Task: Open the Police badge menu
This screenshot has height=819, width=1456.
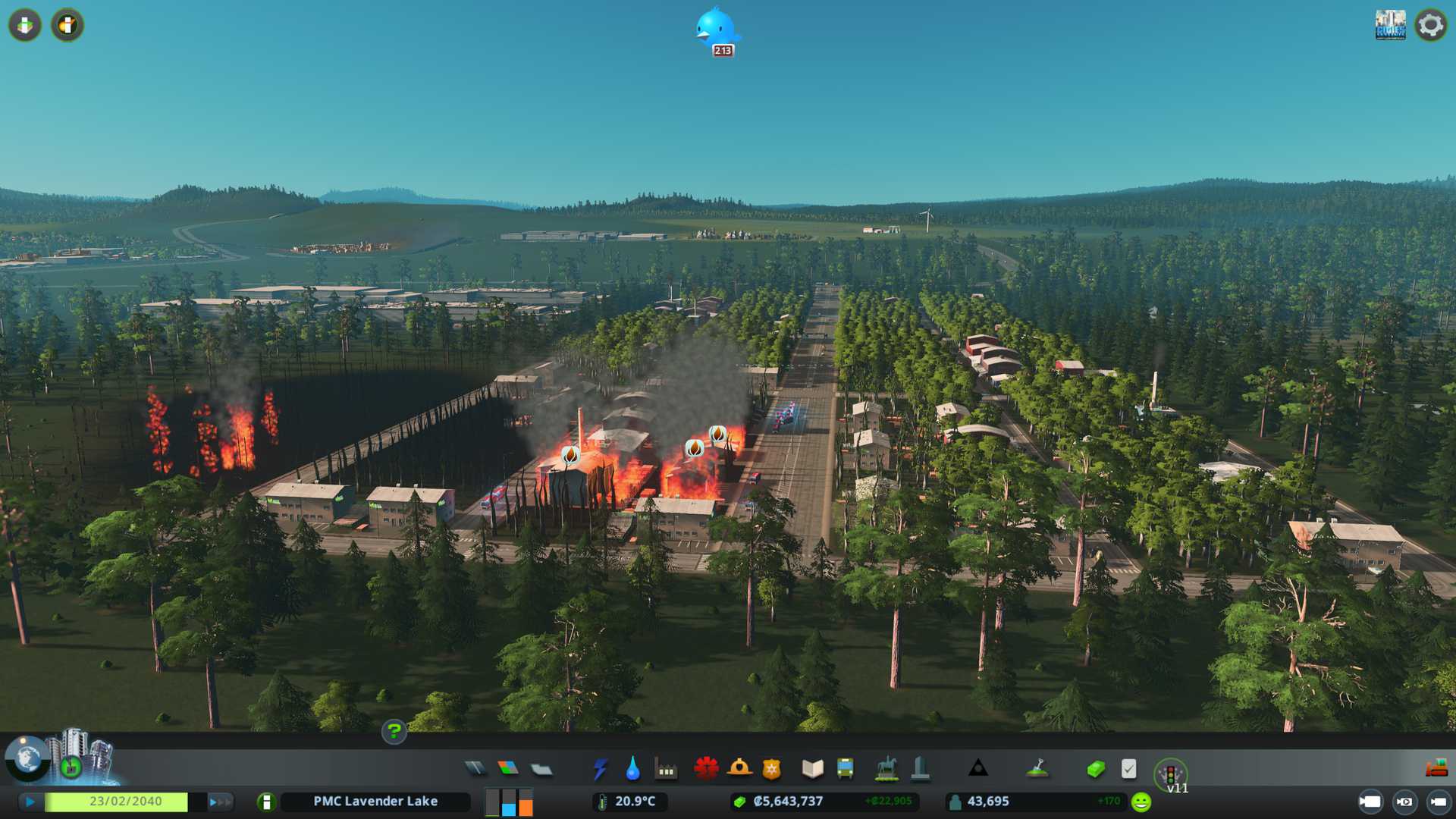Action: pos(771,769)
